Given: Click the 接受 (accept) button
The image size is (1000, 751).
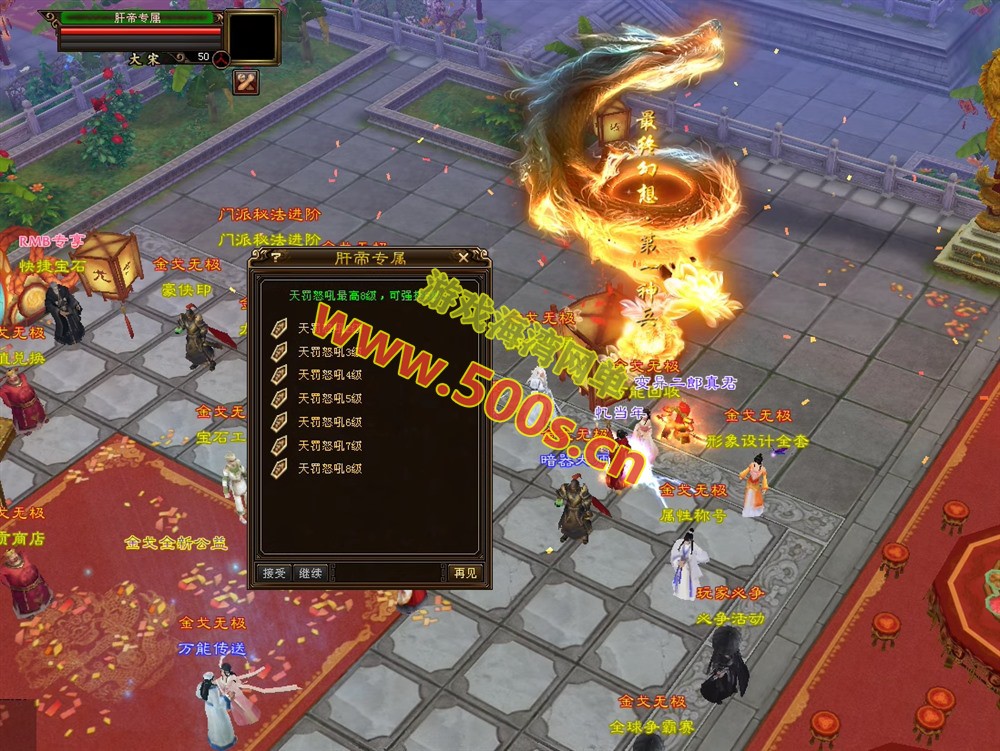Looking at the screenshot, I should pos(273,573).
